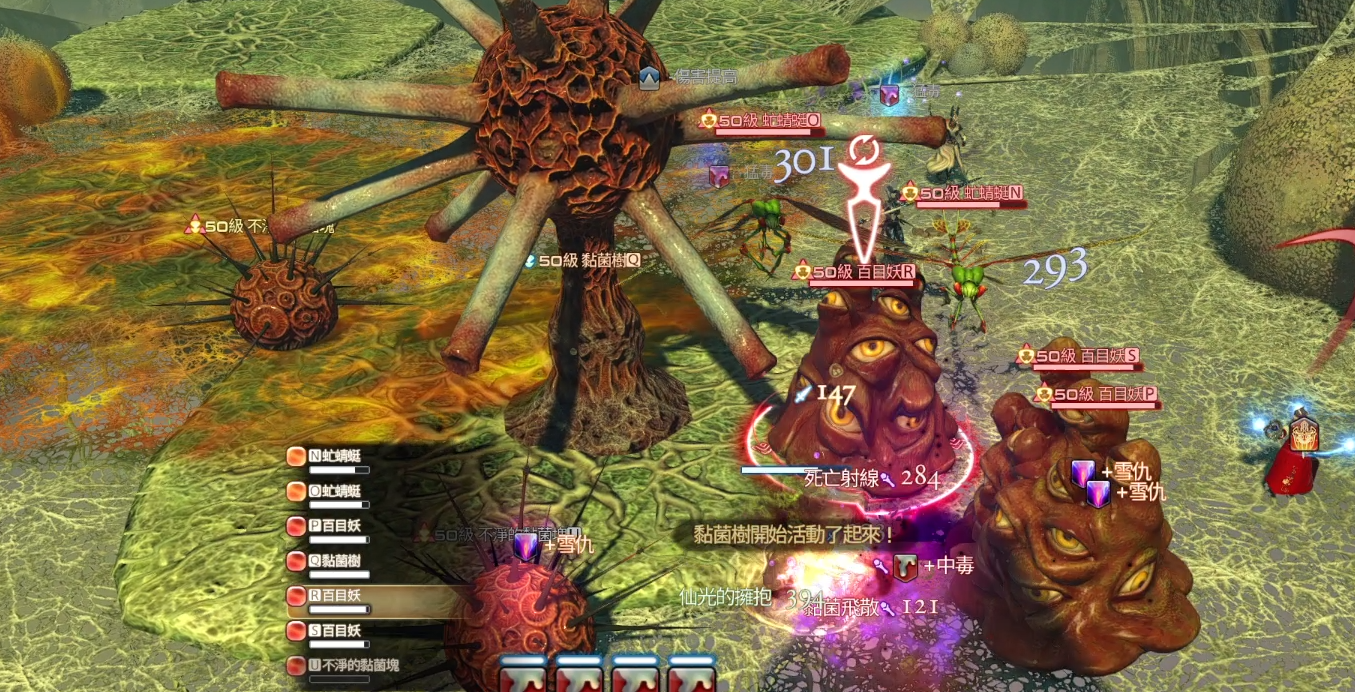Screen dimensions: 1355x692
Task: Select 虹蜻蜓 N in the enemy list
Action: pos(335,457)
